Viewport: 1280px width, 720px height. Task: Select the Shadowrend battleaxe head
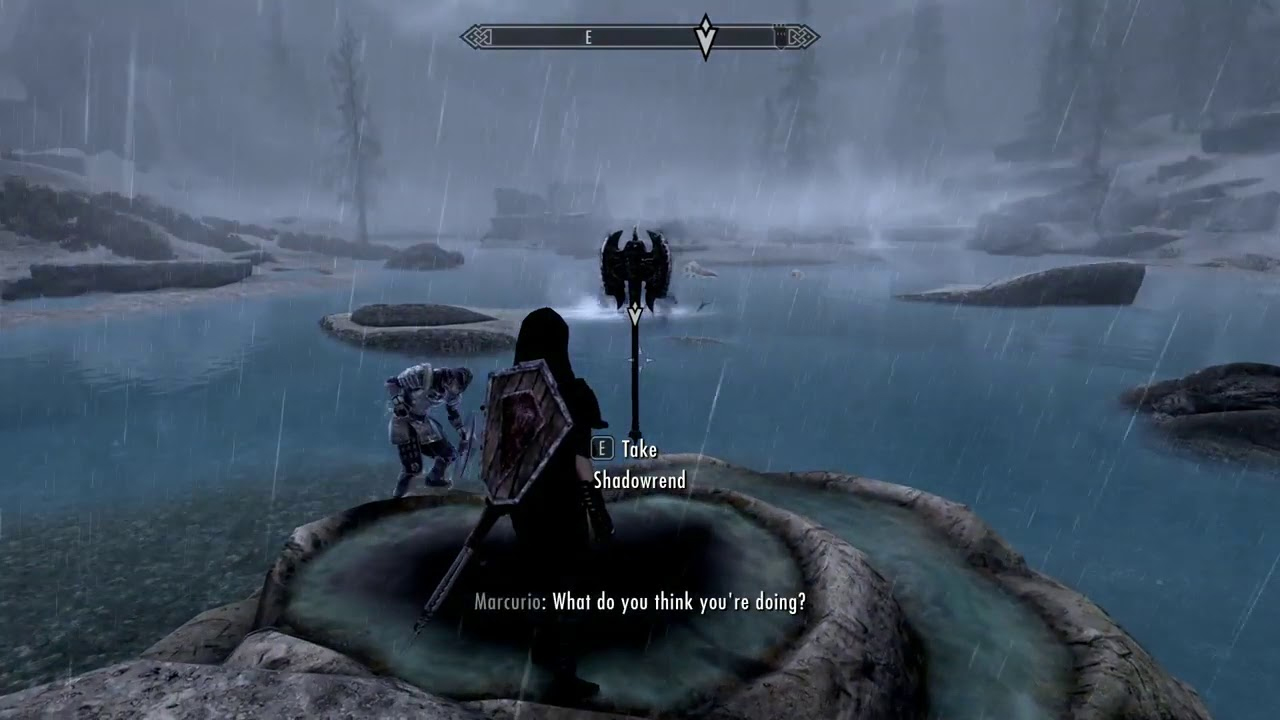pos(634,262)
